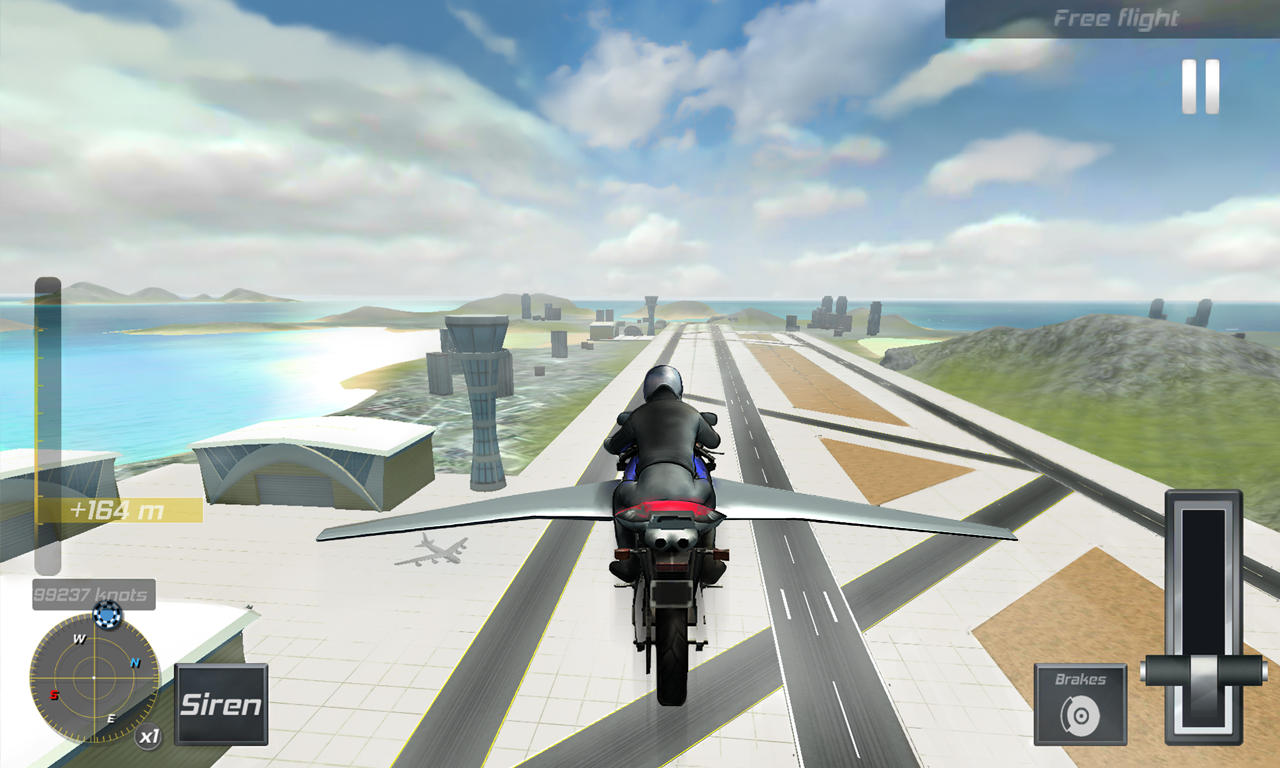The width and height of the screenshot is (1280, 768).
Task: Tap the Free flight mode banner
Action: click(1115, 17)
